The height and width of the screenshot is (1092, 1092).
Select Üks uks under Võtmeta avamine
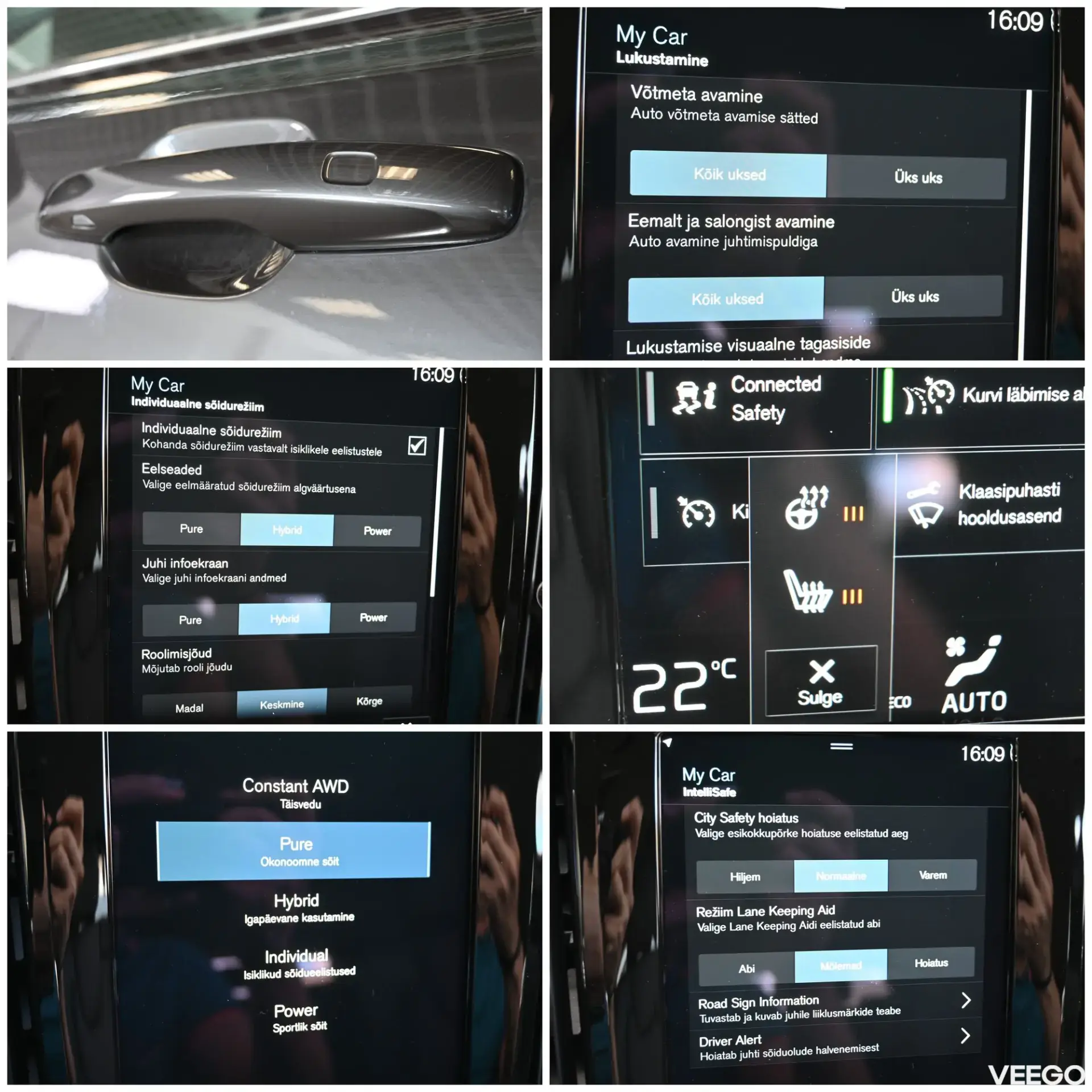pyautogui.click(x=917, y=177)
